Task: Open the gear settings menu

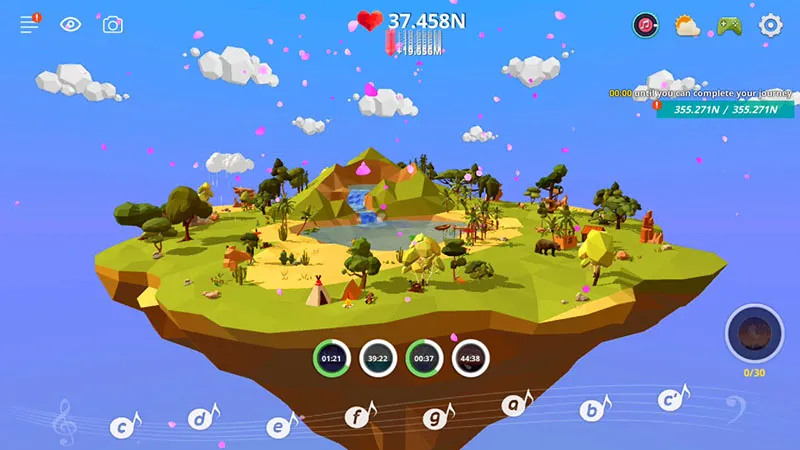Action: [x=770, y=25]
